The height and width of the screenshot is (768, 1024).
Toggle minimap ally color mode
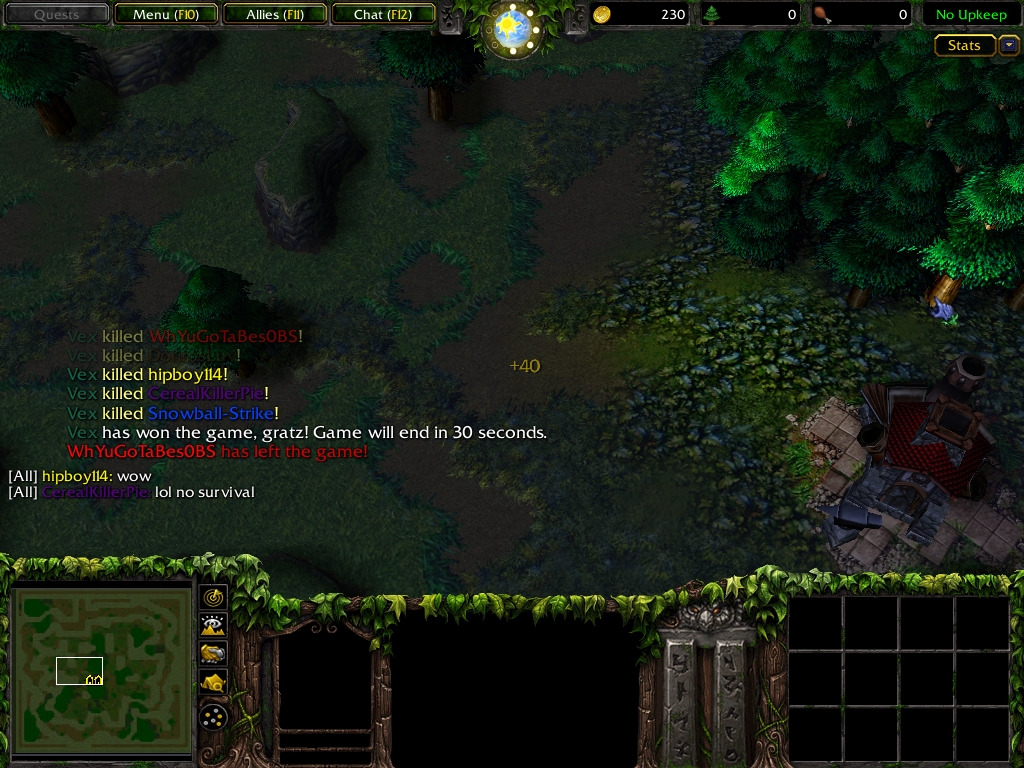tap(214, 654)
